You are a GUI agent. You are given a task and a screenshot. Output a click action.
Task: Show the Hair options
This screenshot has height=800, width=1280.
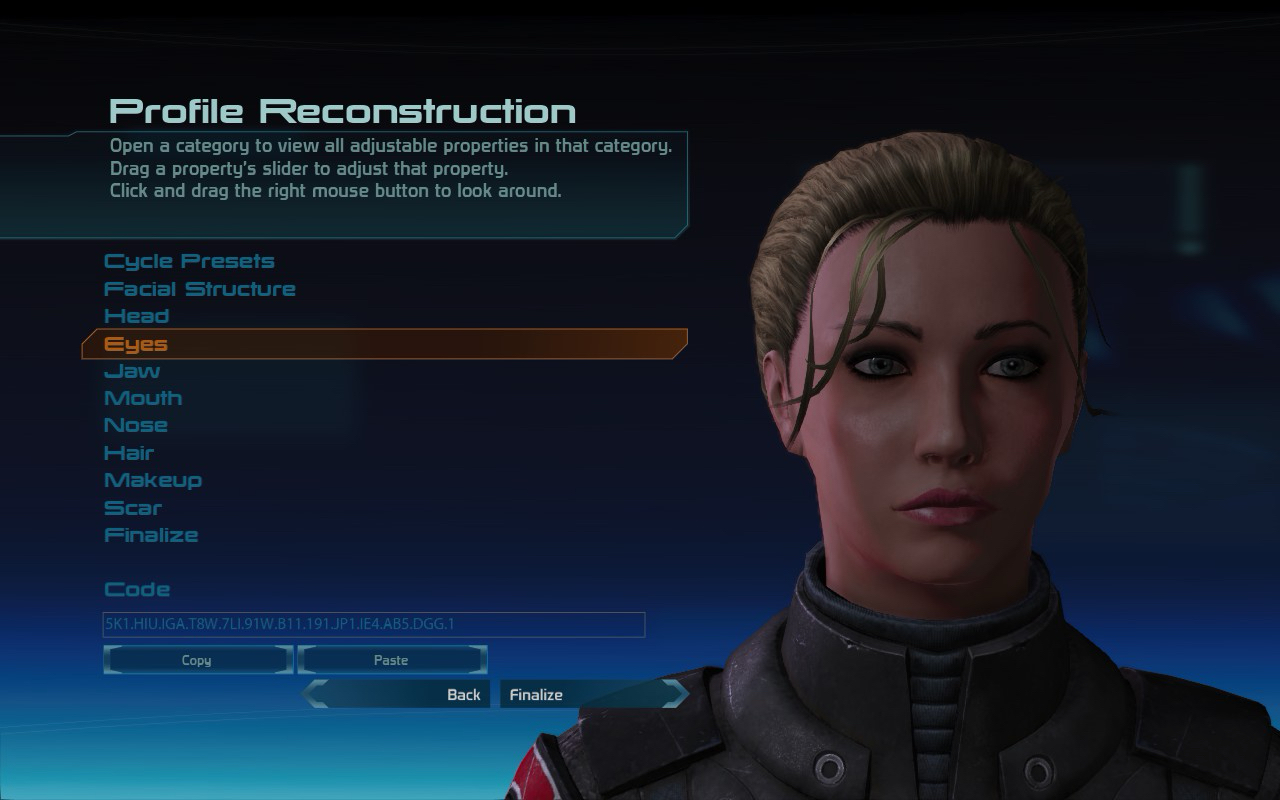(x=129, y=453)
